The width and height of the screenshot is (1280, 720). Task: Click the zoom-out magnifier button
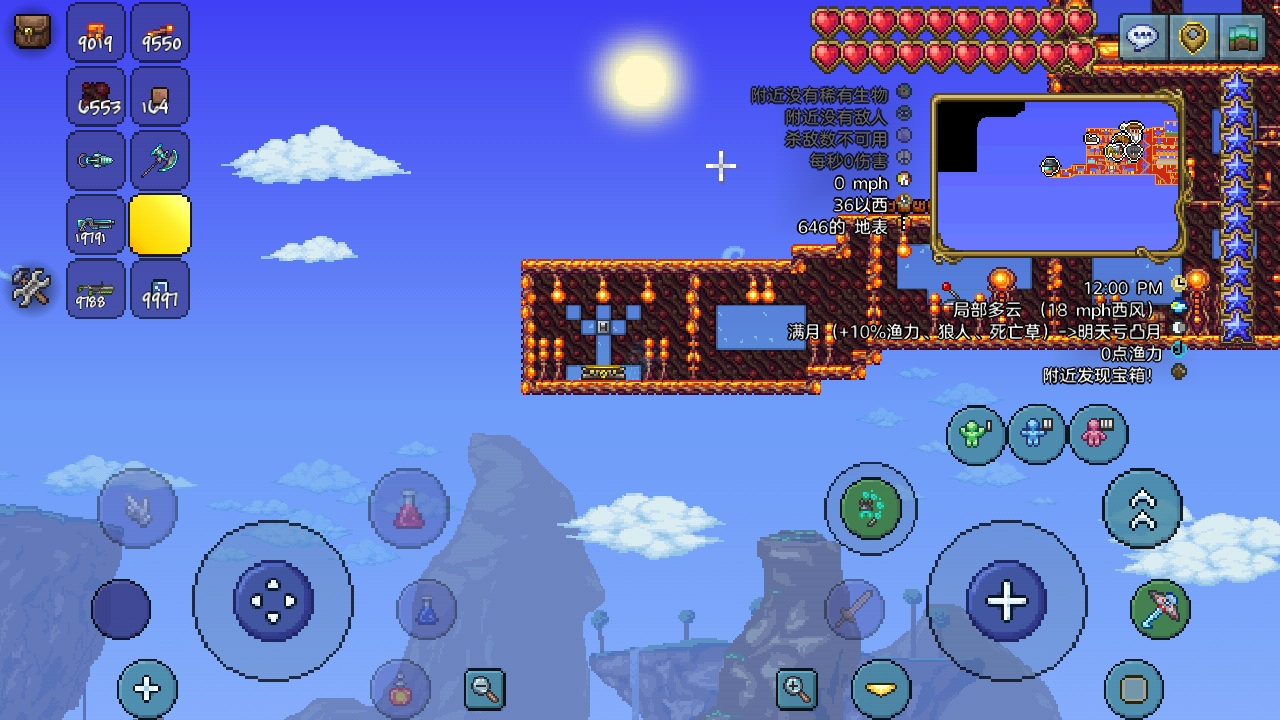coord(485,688)
